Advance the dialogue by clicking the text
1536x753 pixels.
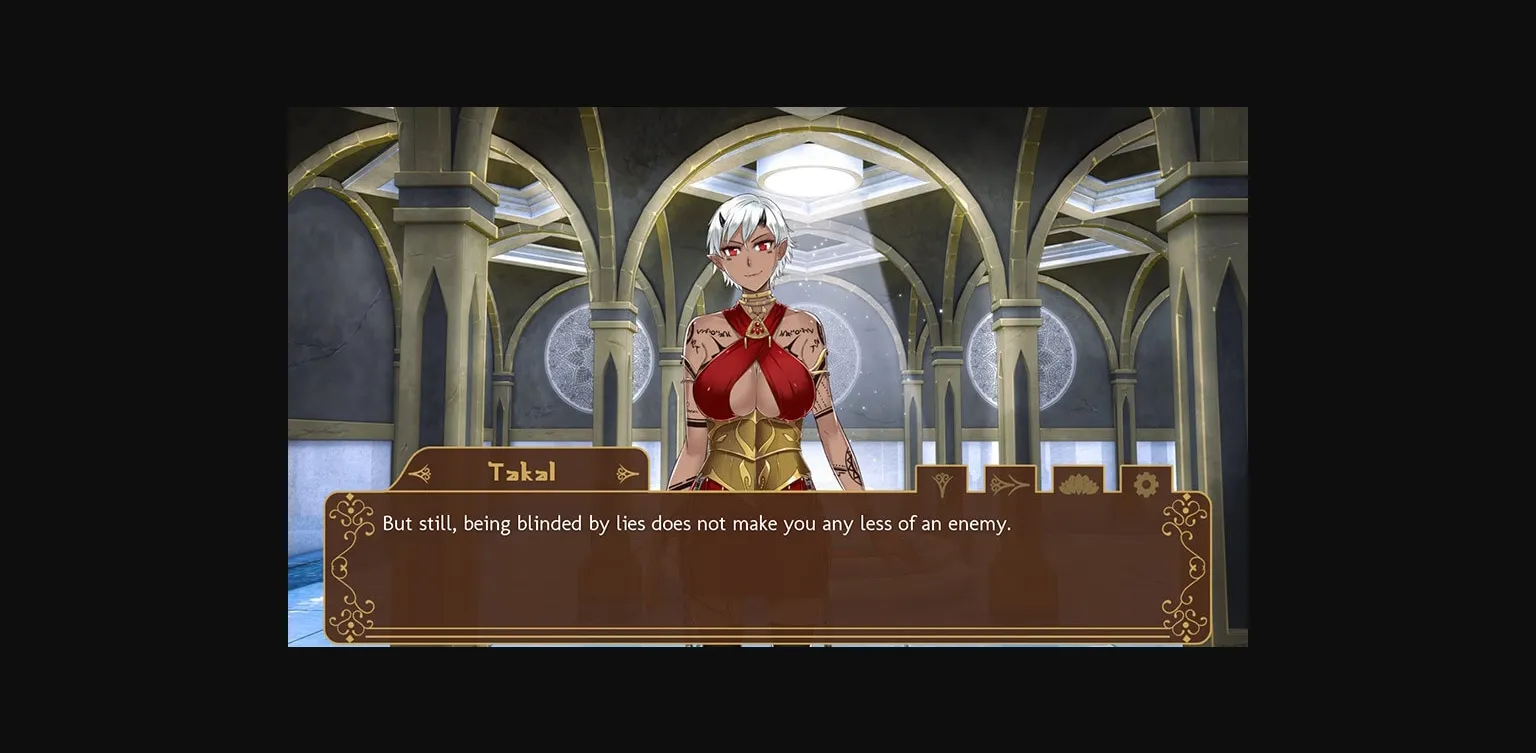click(697, 523)
